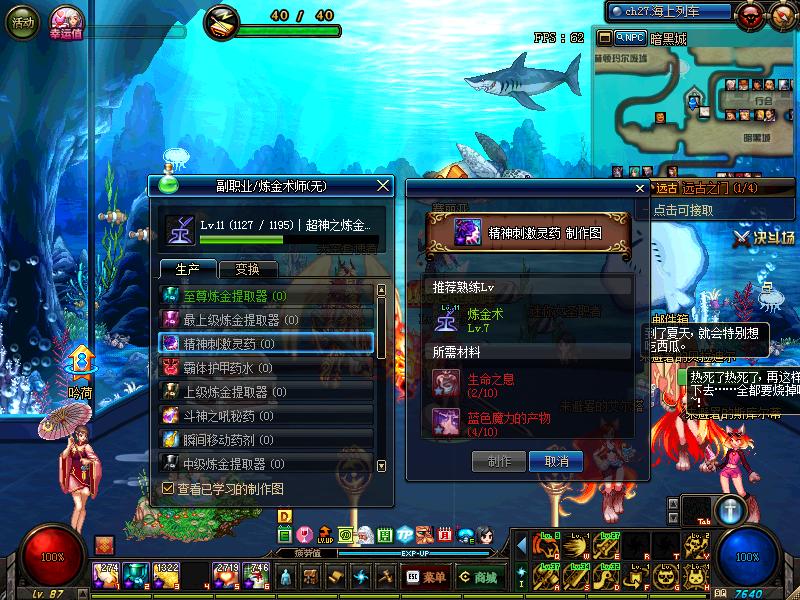Viewport: 800px width, 600px height.
Task: Open the 生产 production tab
Action: point(188,269)
